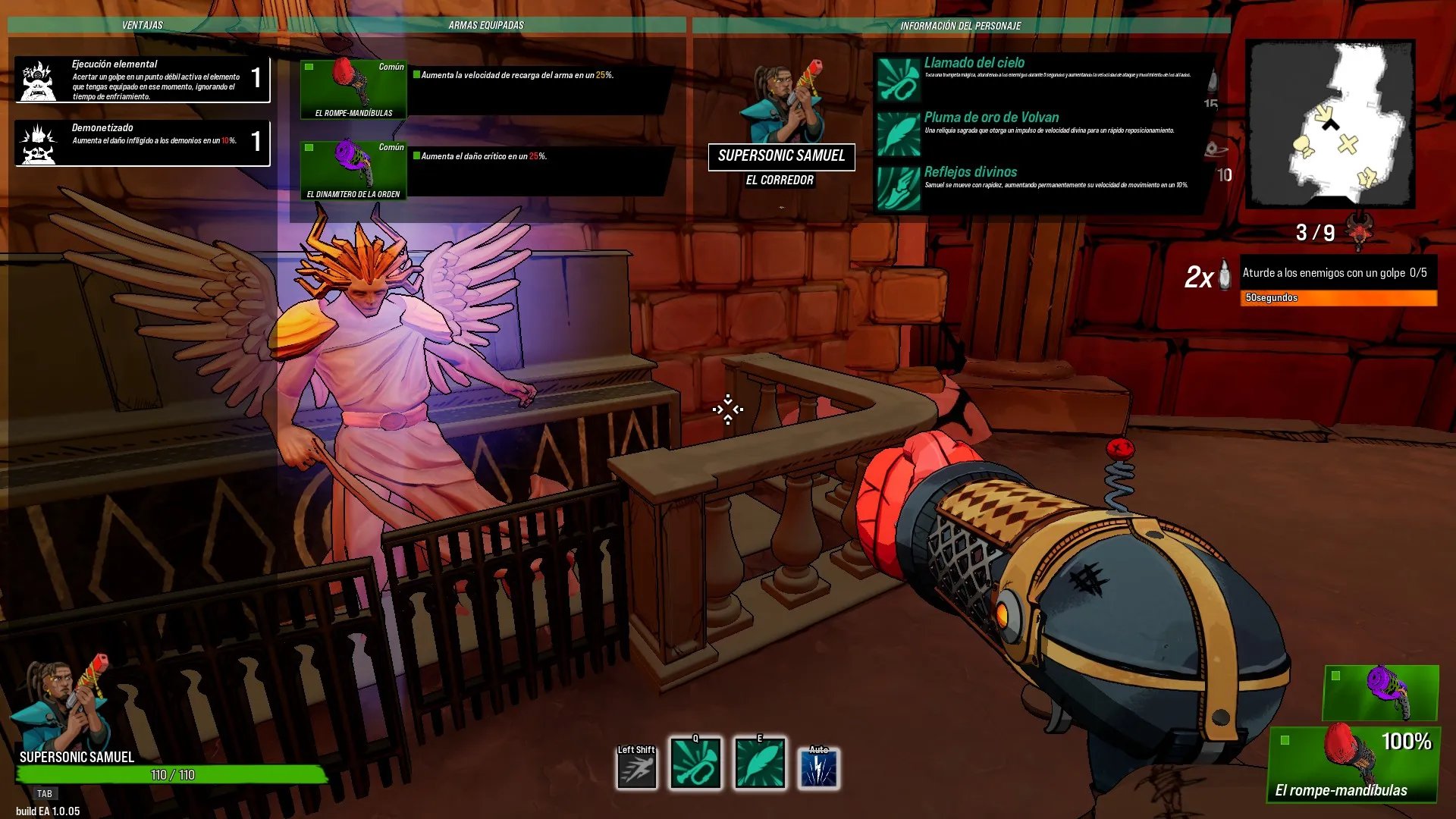Select the Supersonic Samuel character name plate
1456x819 pixels.
(781, 156)
